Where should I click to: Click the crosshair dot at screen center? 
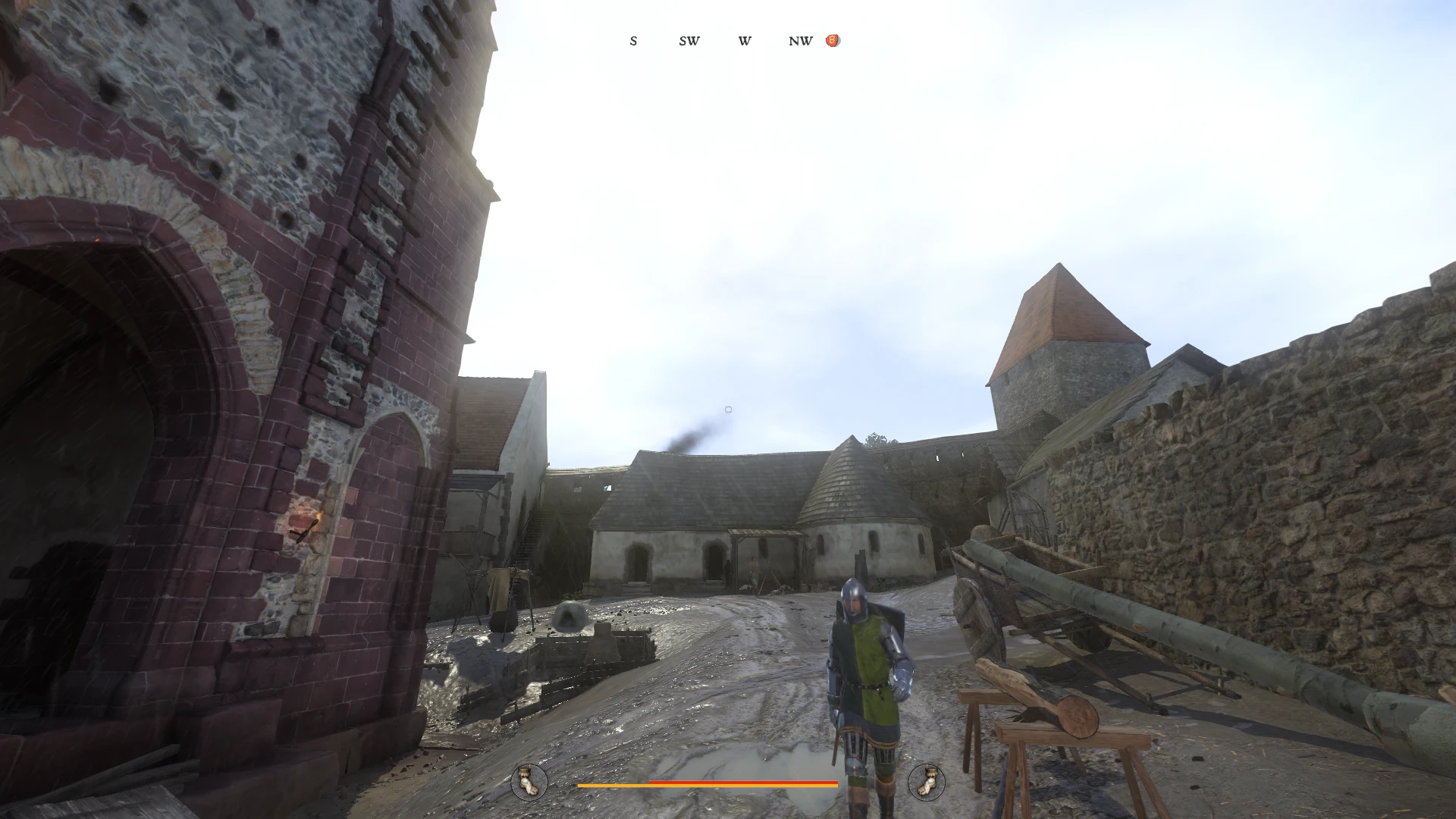pyautogui.click(x=728, y=409)
